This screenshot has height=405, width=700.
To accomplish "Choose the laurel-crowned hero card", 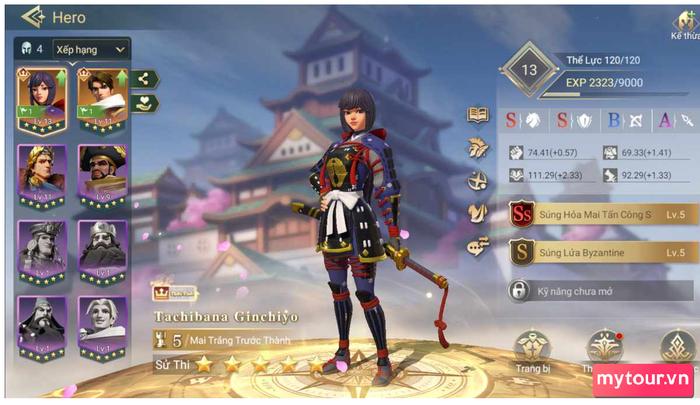I will point(41,176).
